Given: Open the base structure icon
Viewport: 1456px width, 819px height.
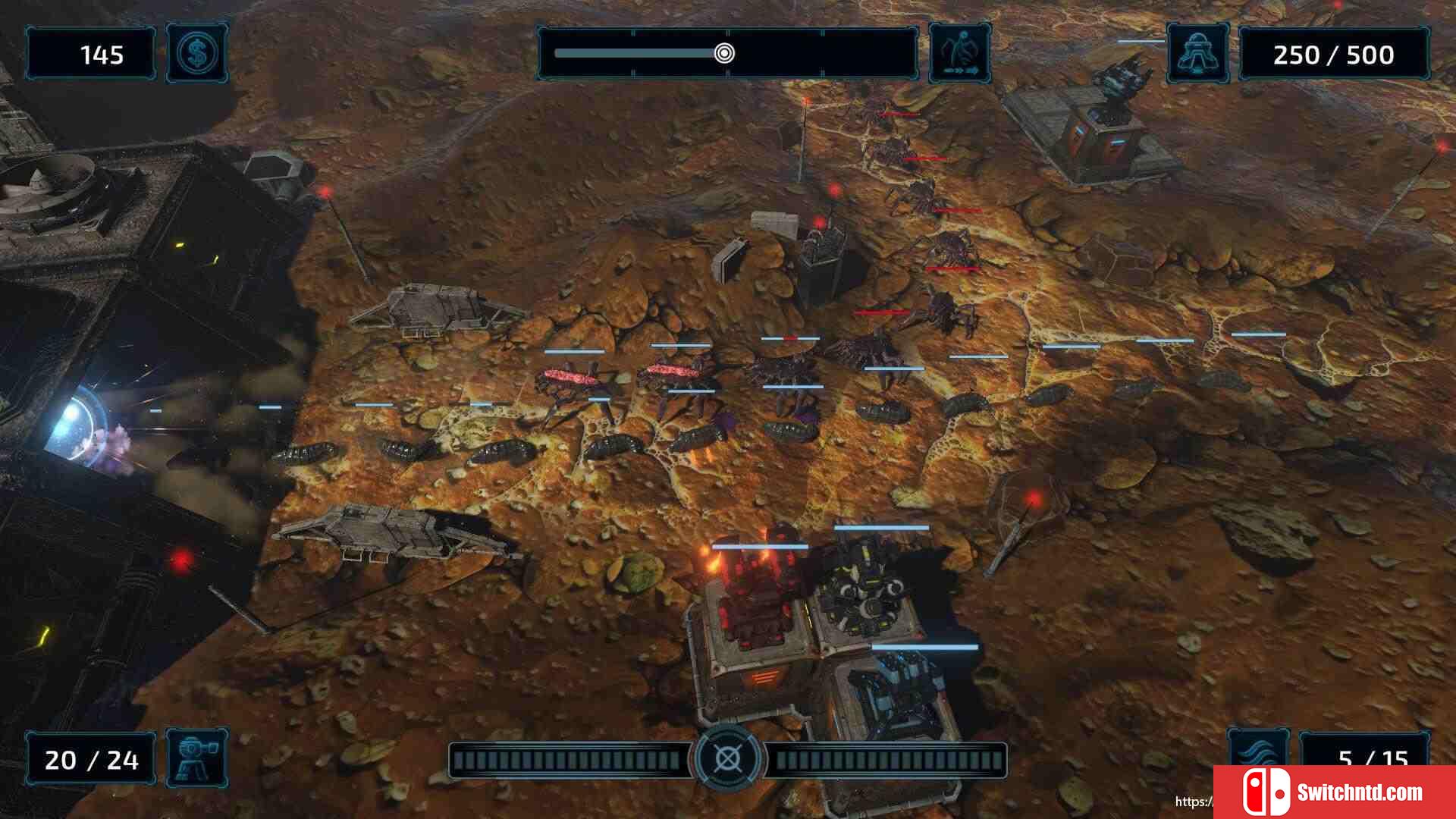Looking at the screenshot, I should (1198, 54).
